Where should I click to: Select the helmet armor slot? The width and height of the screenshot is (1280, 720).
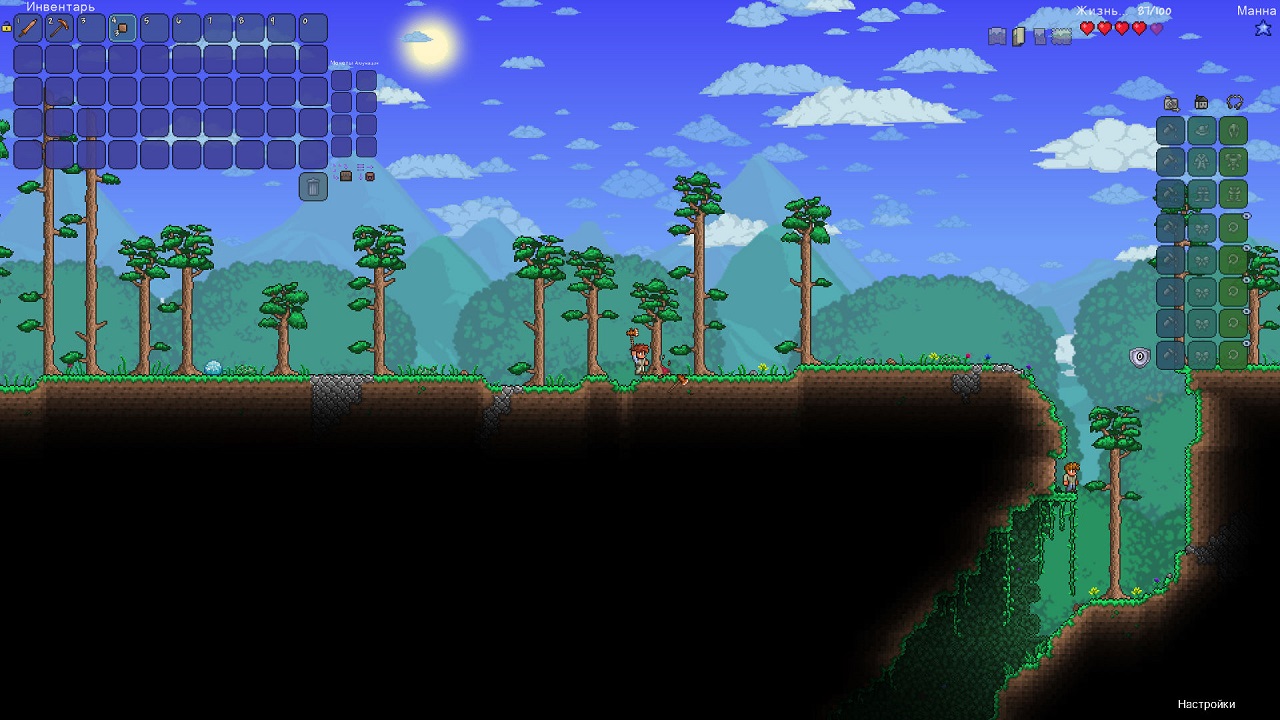[x=1233, y=131]
